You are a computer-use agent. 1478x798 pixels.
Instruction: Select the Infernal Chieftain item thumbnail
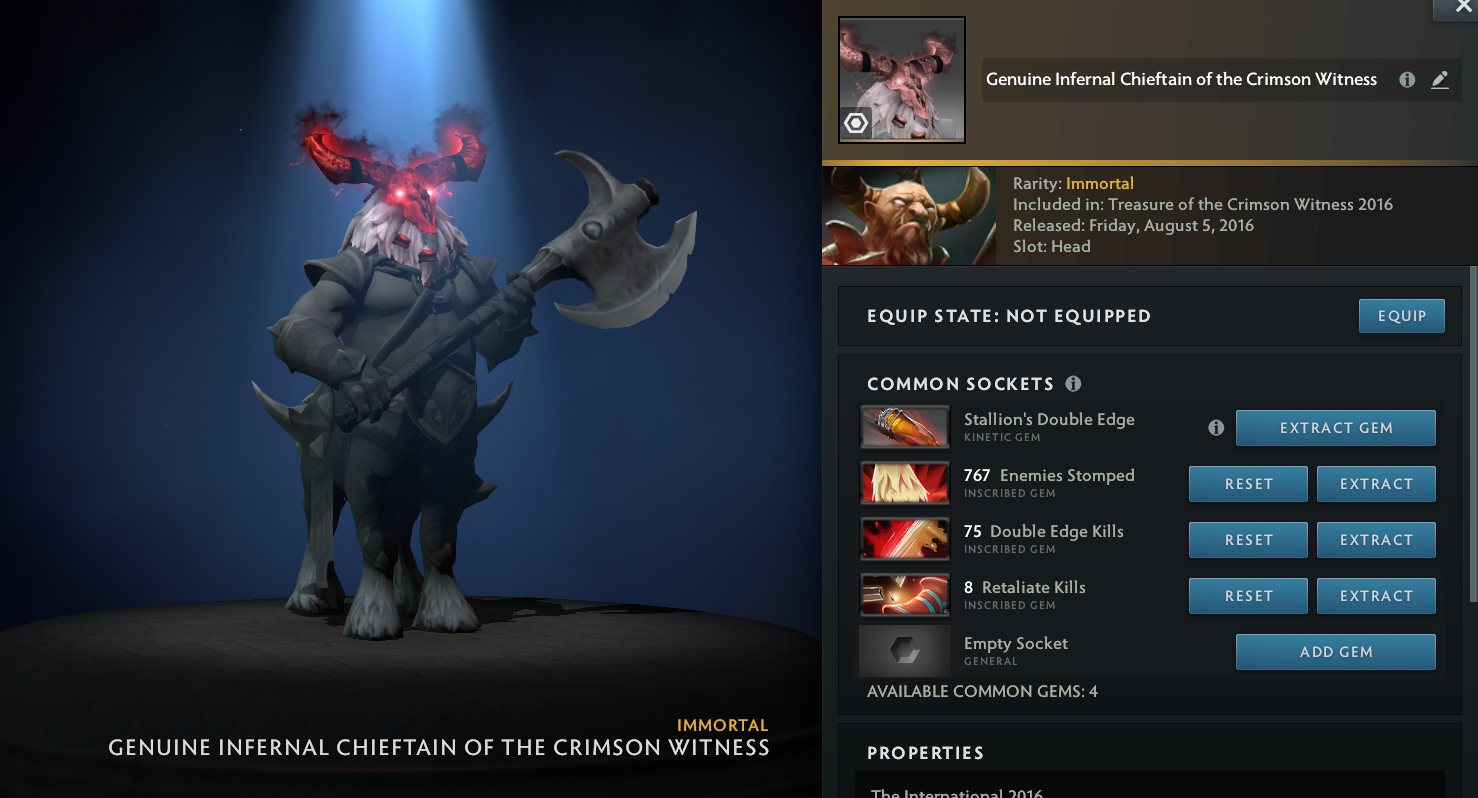pos(901,80)
